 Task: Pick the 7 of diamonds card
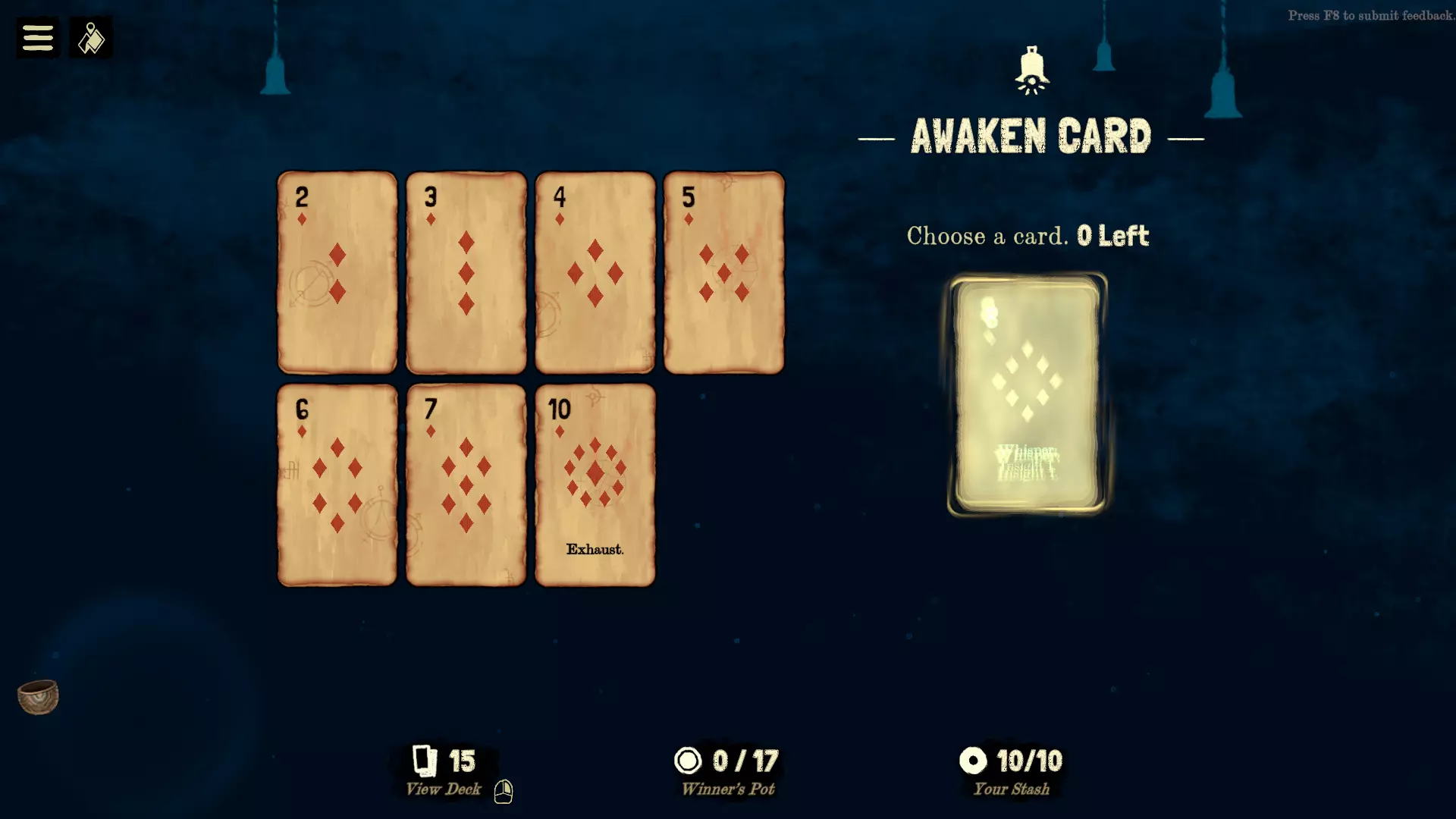tap(466, 485)
